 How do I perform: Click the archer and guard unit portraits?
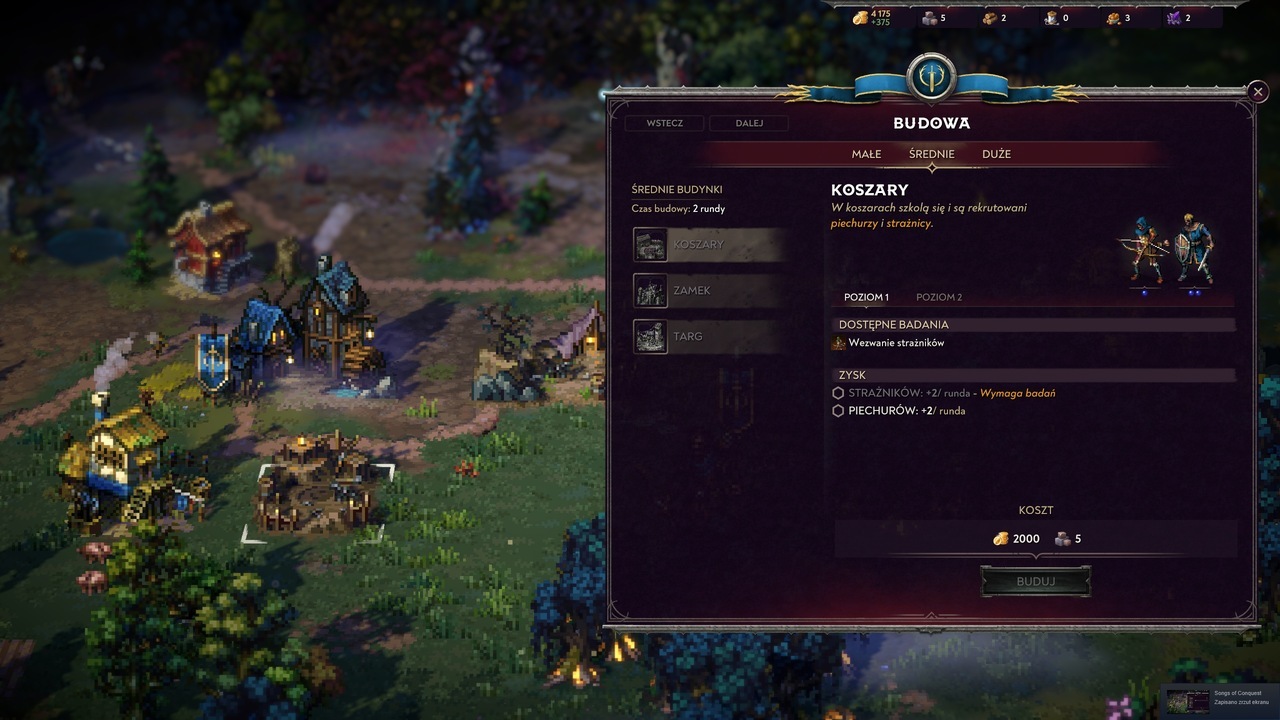(1171, 250)
